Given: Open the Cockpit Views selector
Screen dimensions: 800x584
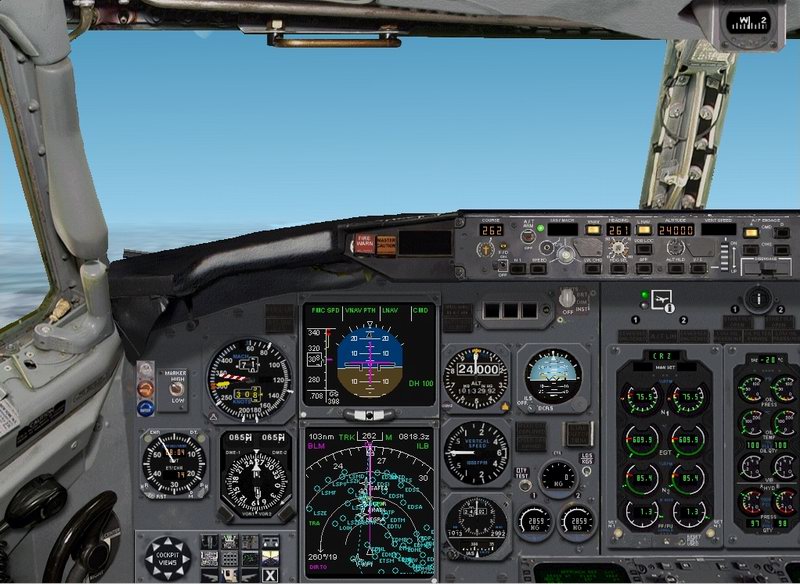Looking at the screenshot, I should pyautogui.click(x=166, y=558).
